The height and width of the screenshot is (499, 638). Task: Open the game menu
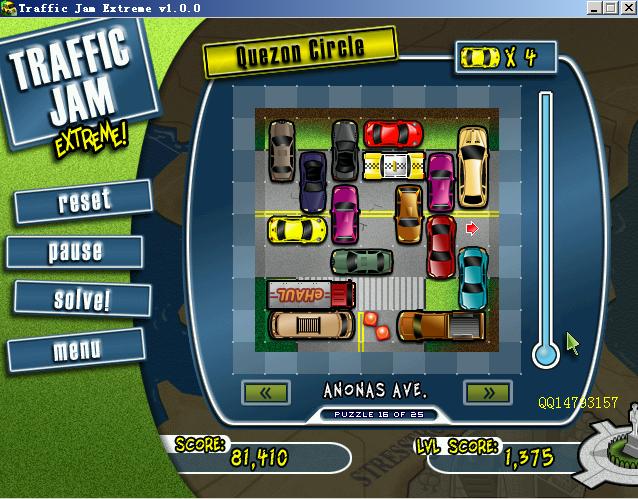pos(76,350)
